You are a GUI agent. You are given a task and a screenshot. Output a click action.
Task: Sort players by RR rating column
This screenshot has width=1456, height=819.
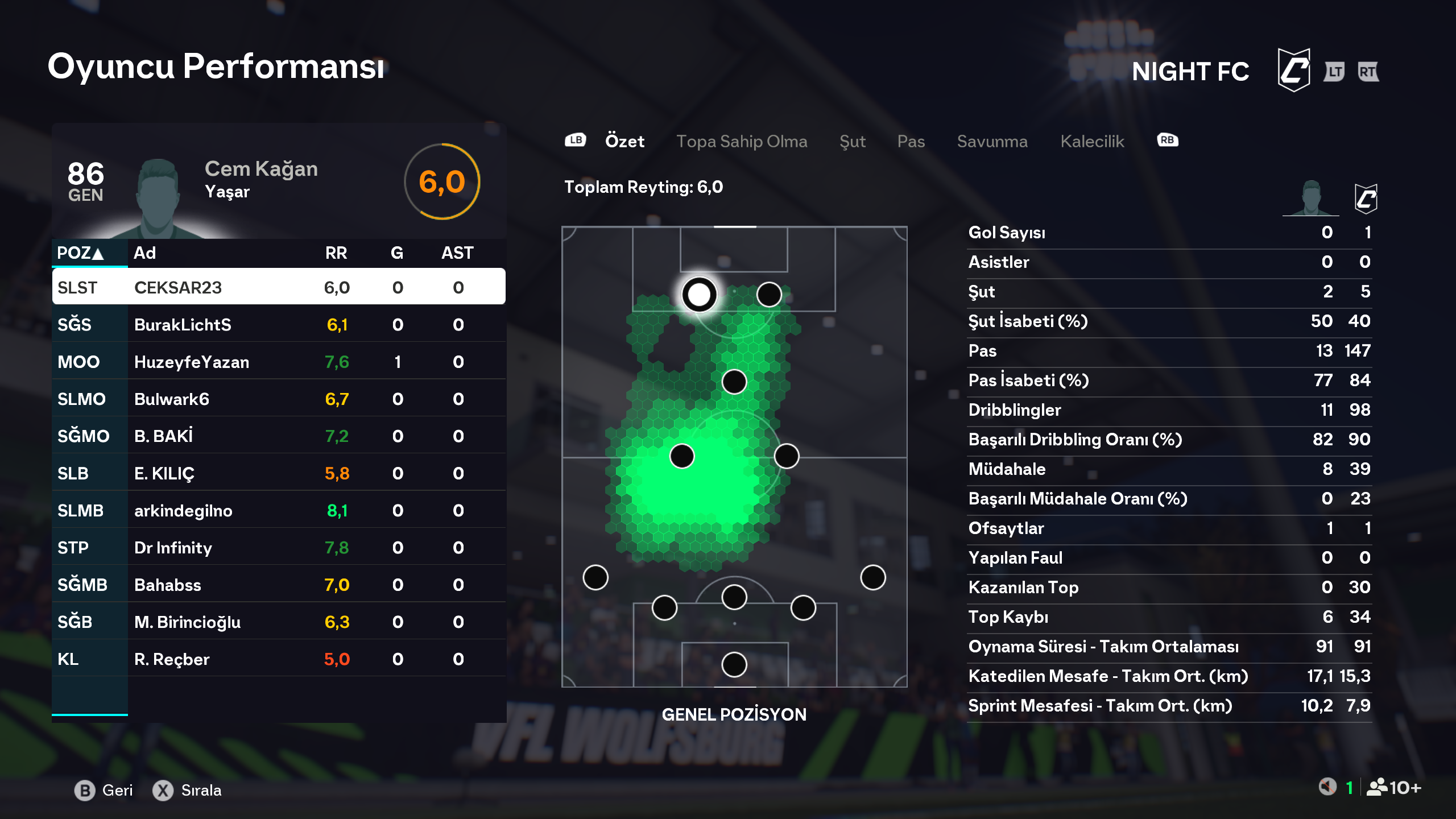336,253
